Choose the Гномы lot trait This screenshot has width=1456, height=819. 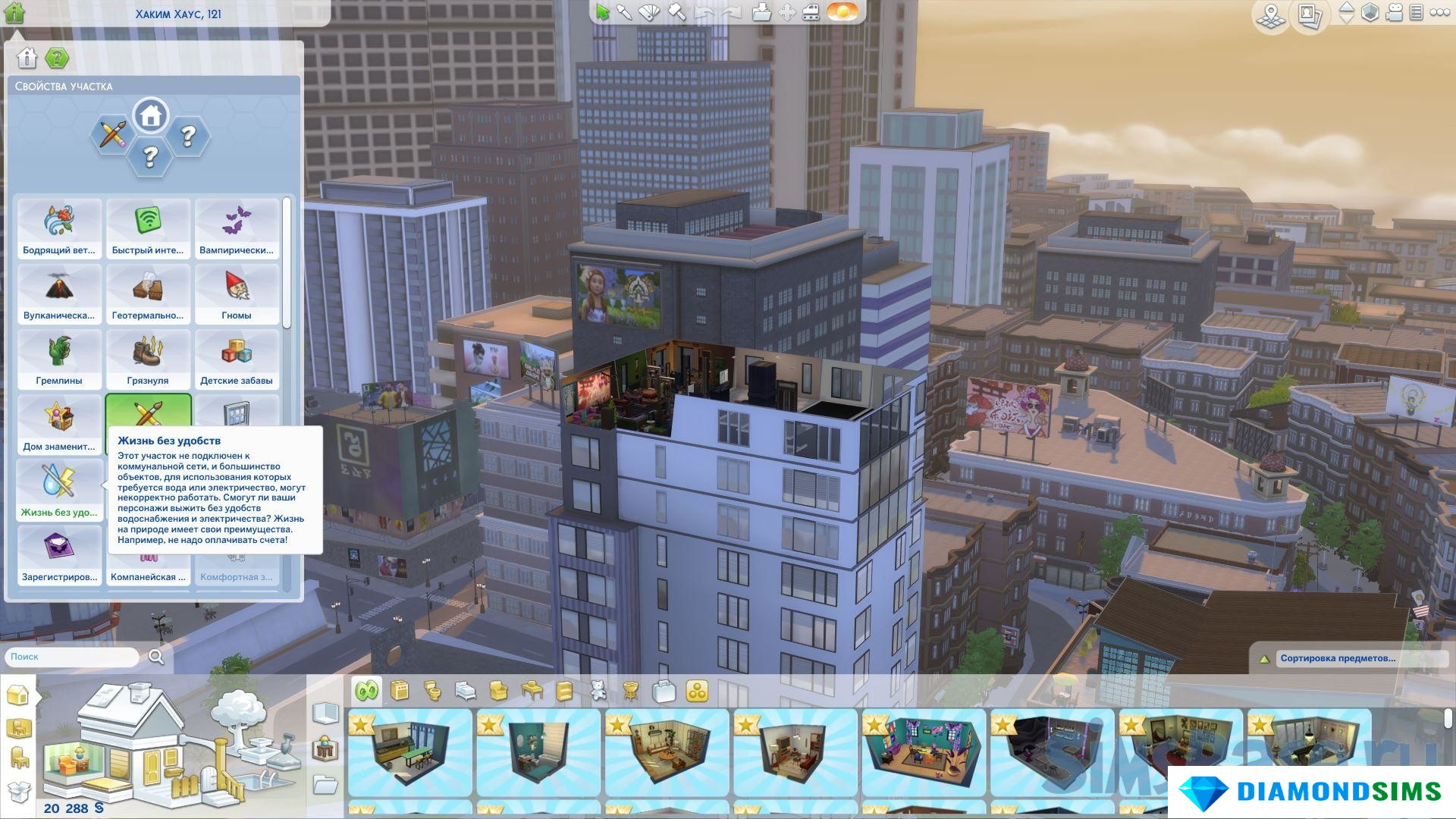point(237,293)
